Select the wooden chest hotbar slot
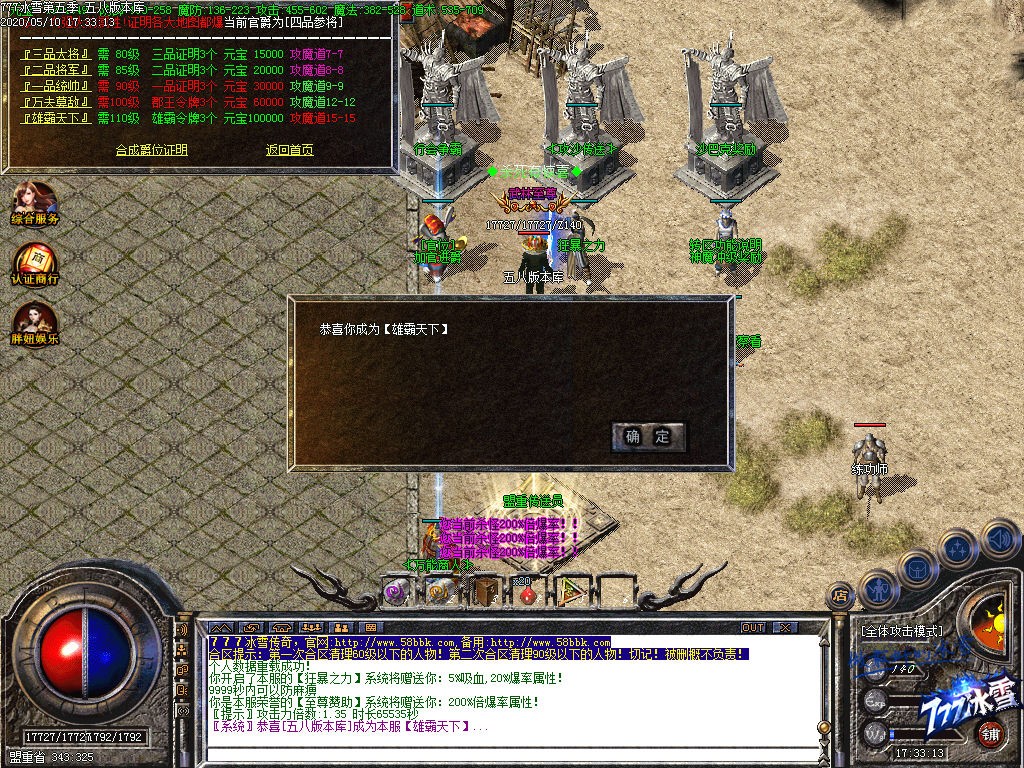This screenshot has height=768, width=1024. (x=486, y=591)
